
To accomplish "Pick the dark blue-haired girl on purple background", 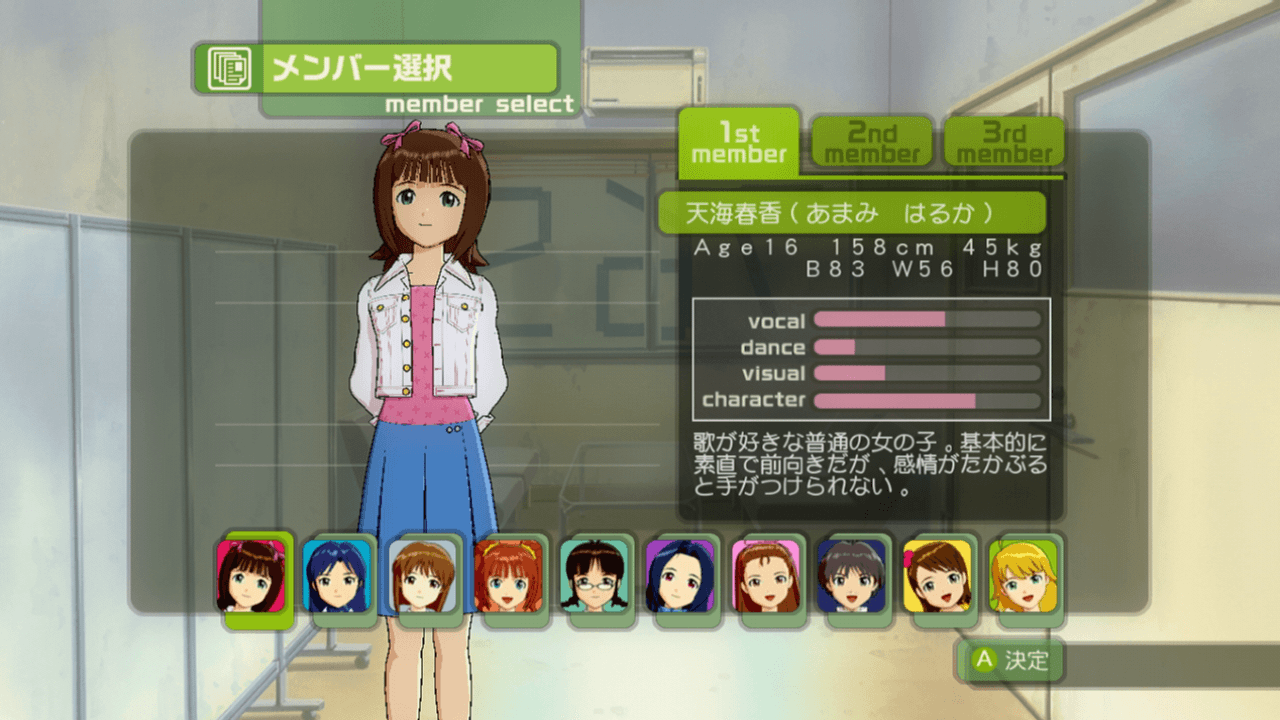I will (680, 576).
